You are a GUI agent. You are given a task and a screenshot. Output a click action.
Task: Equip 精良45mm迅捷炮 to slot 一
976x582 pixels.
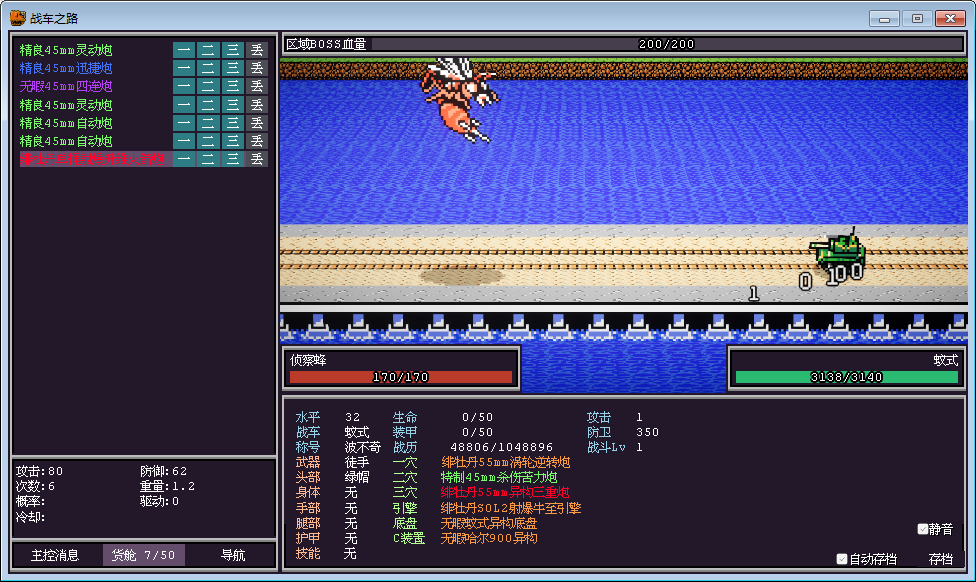pyautogui.click(x=184, y=68)
